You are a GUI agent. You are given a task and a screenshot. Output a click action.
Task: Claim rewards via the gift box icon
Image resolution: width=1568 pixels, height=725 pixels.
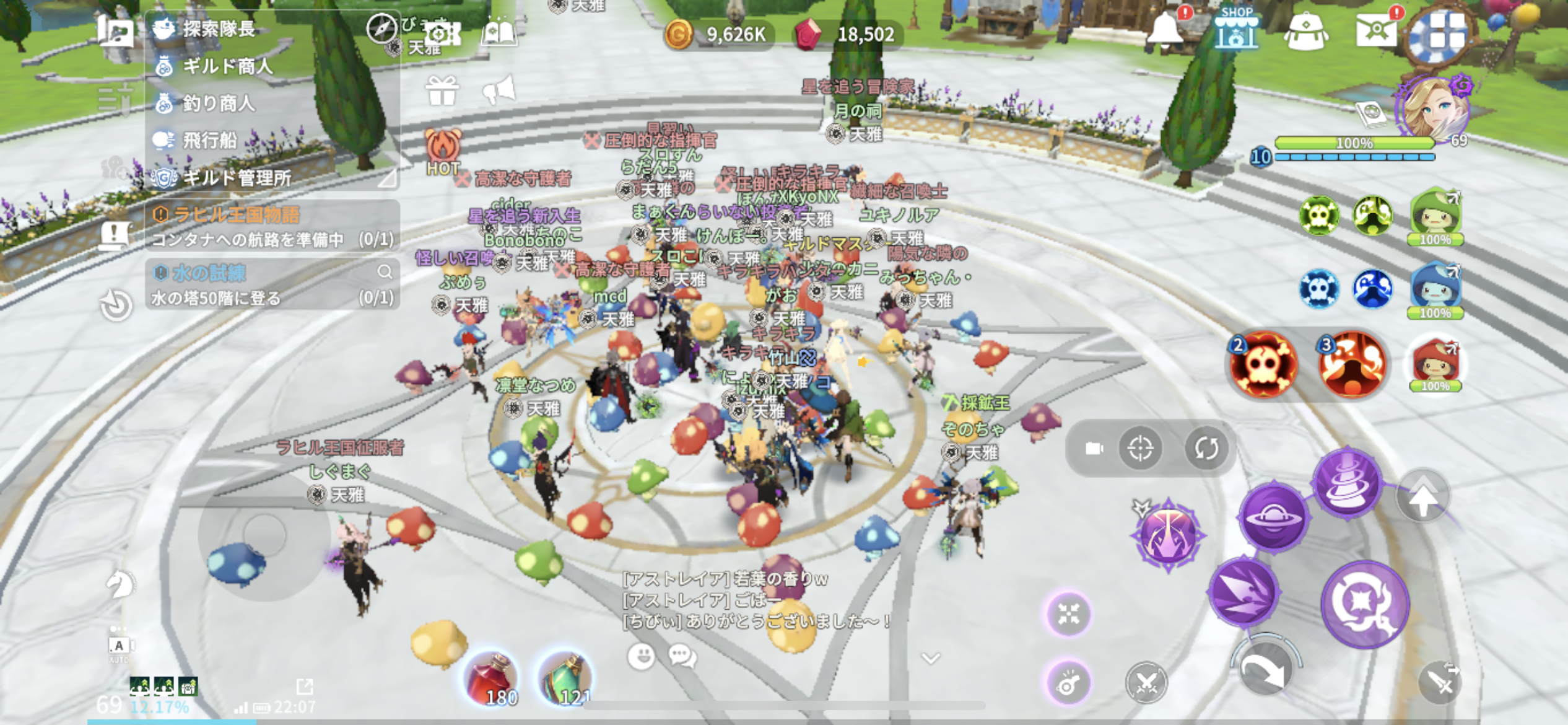tap(442, 91)
